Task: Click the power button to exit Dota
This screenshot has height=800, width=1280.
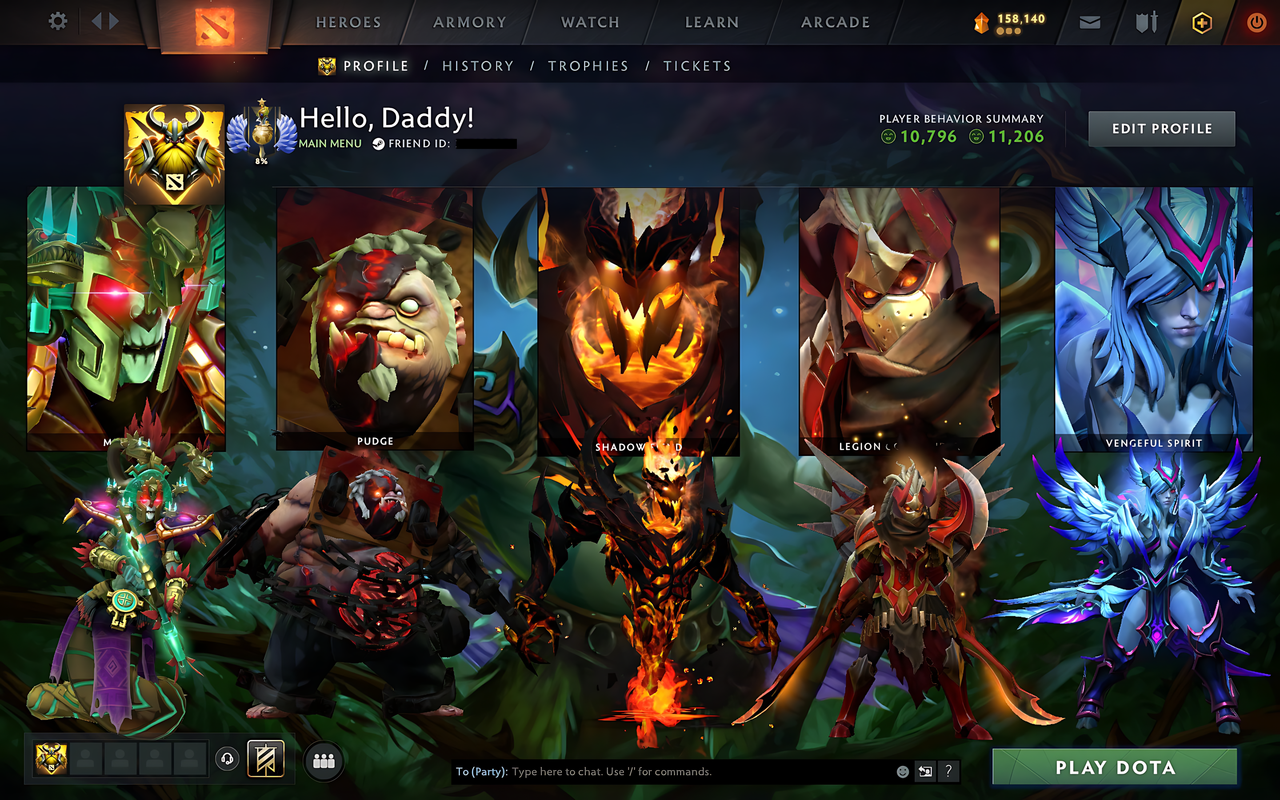Action: click(1256, 21)
